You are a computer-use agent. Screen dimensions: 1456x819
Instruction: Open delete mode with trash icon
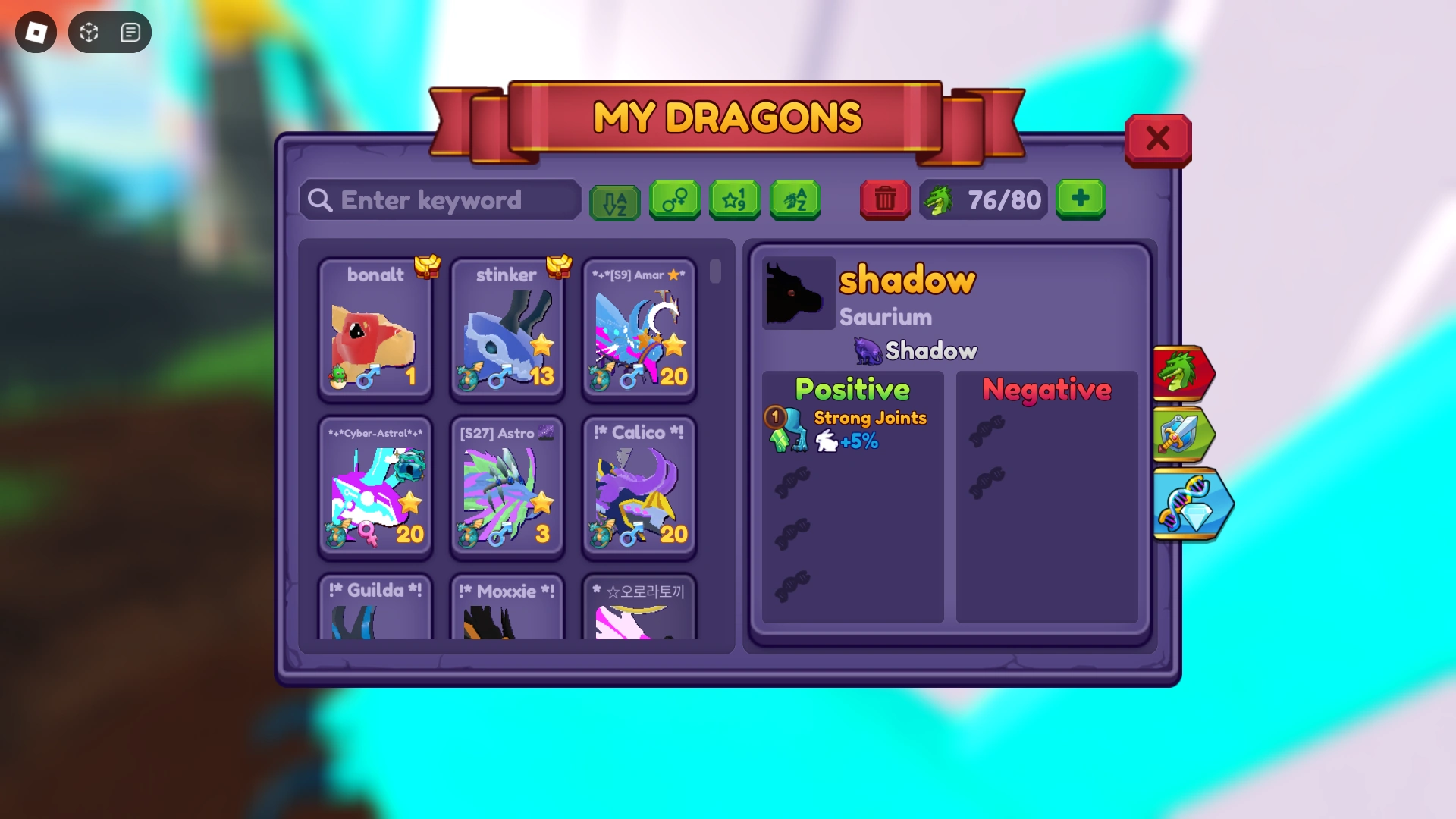click(x=884, y=199)
